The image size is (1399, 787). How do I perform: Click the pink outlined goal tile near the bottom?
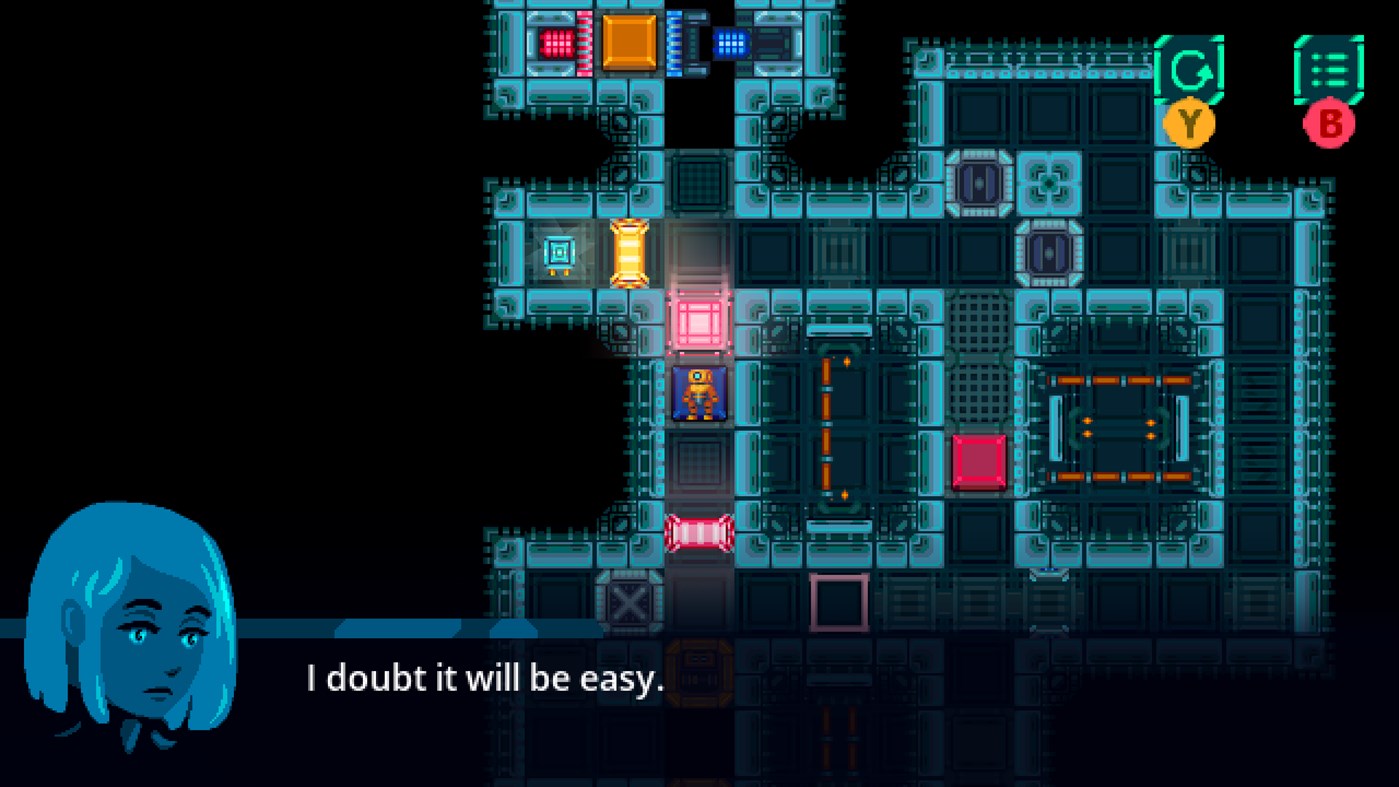click(838, 600)
